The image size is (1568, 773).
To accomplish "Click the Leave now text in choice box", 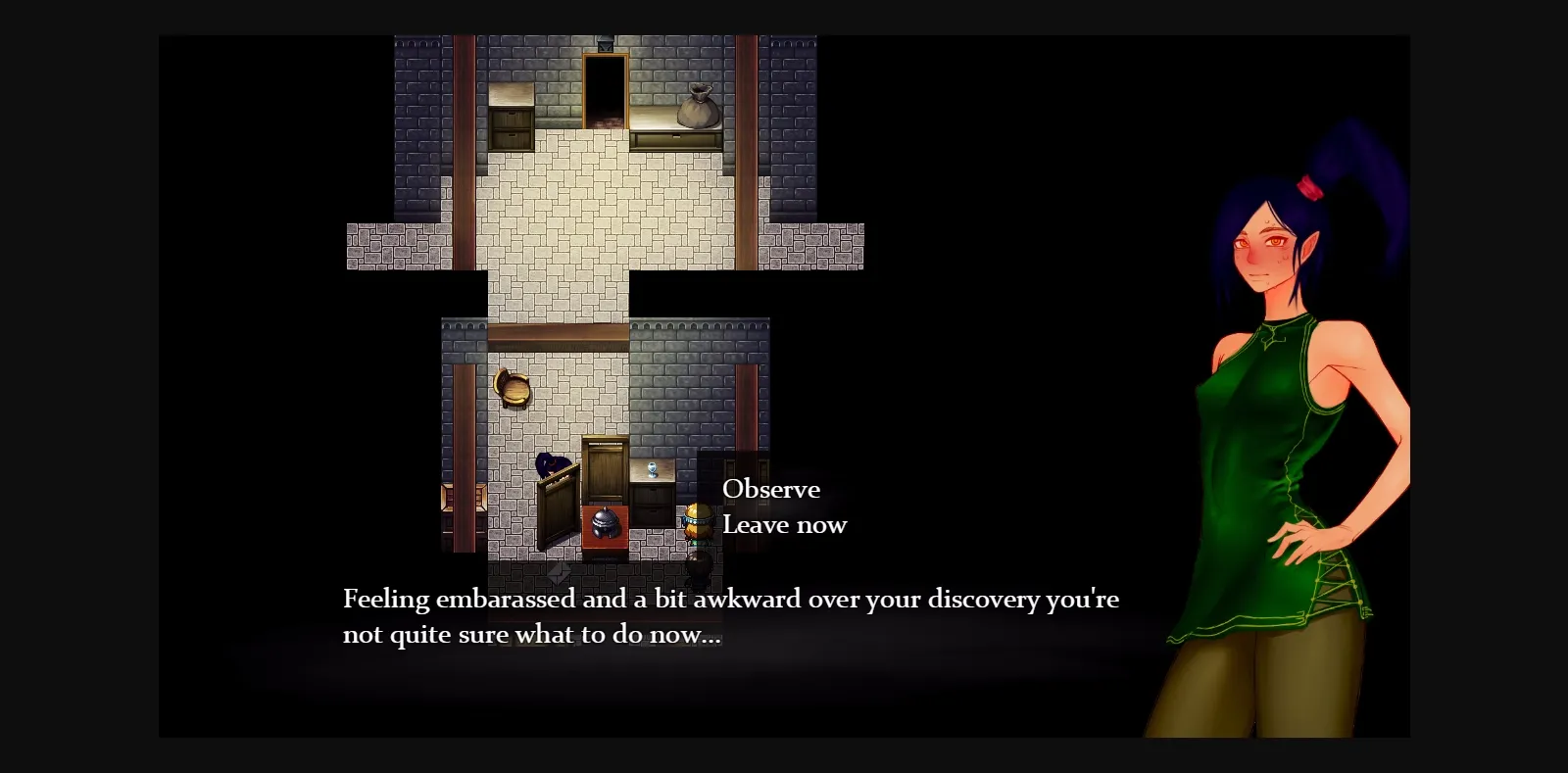I will pyautogui.click(x=783, y=524).
